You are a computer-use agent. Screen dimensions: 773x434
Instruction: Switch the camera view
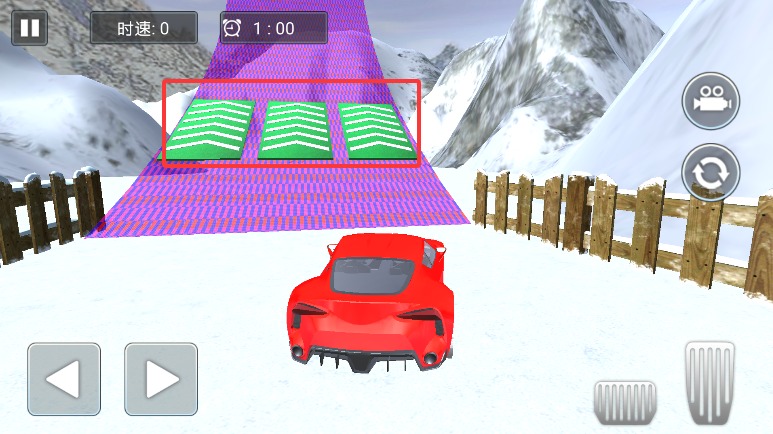711,101
